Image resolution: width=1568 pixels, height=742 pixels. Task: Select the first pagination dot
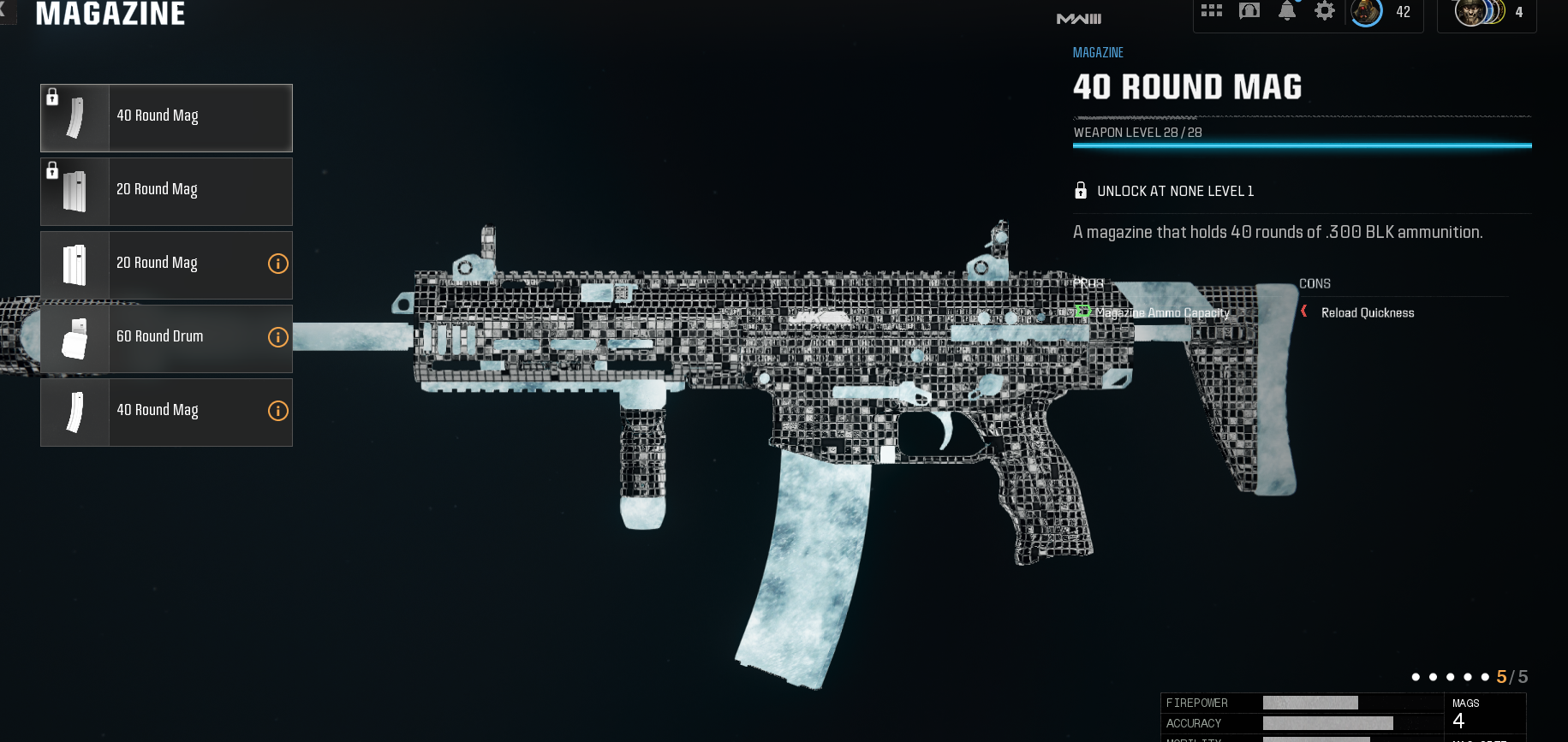pyautogui.click(x=1416, y=676)
